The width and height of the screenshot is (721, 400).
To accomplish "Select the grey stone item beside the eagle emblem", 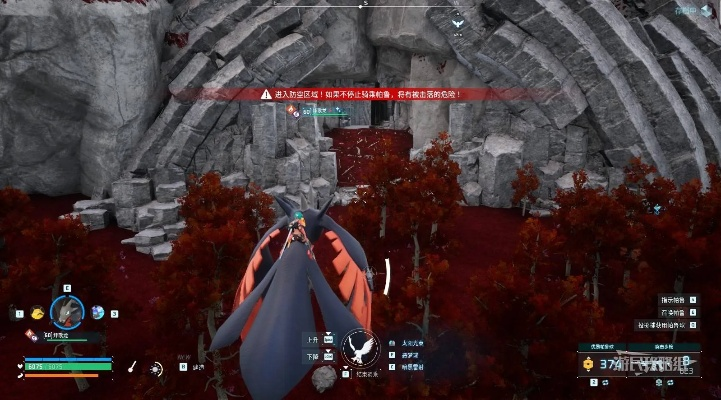I will tap(324, 378).
